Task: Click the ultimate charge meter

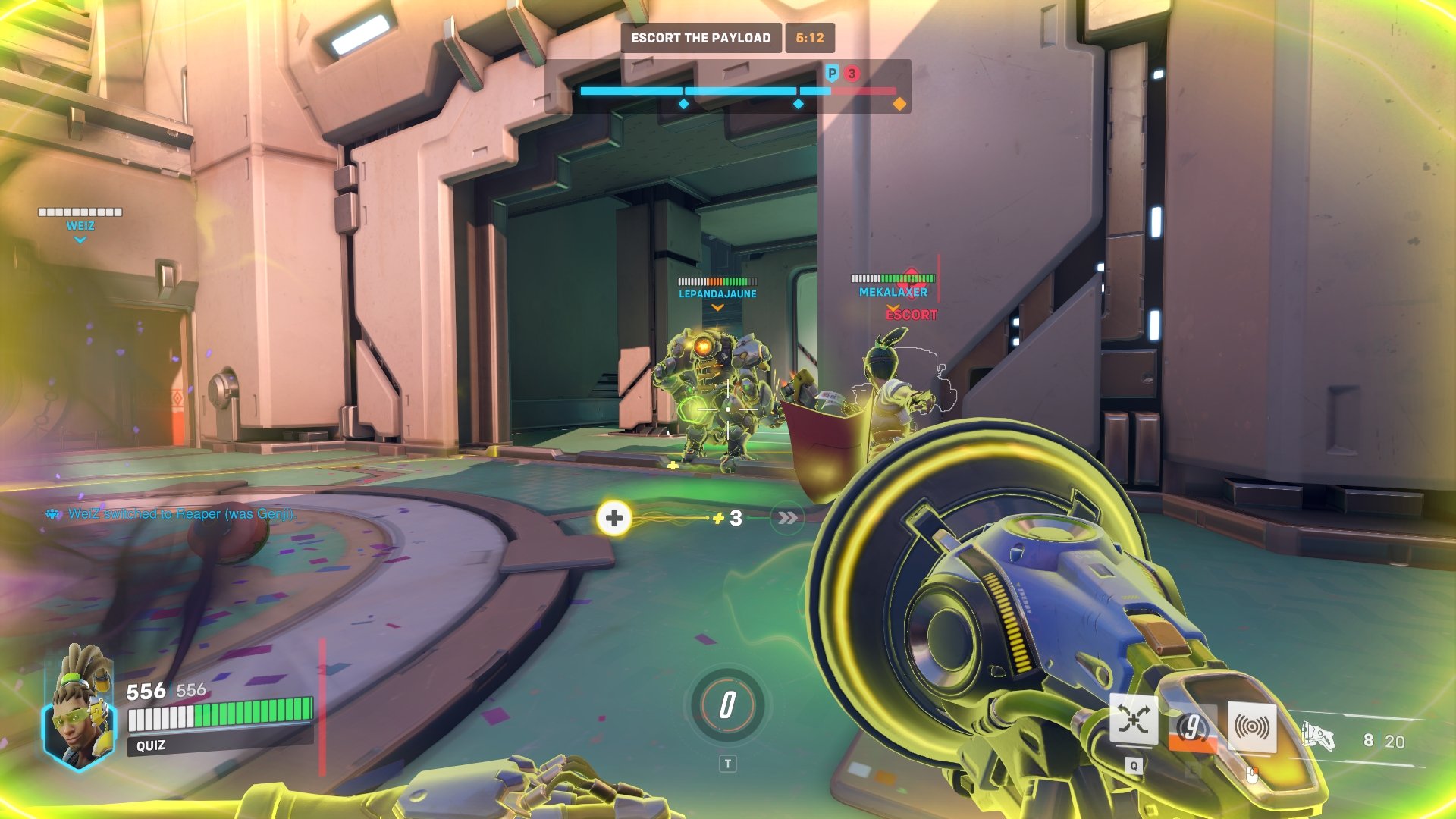Action: coord(727,705)
